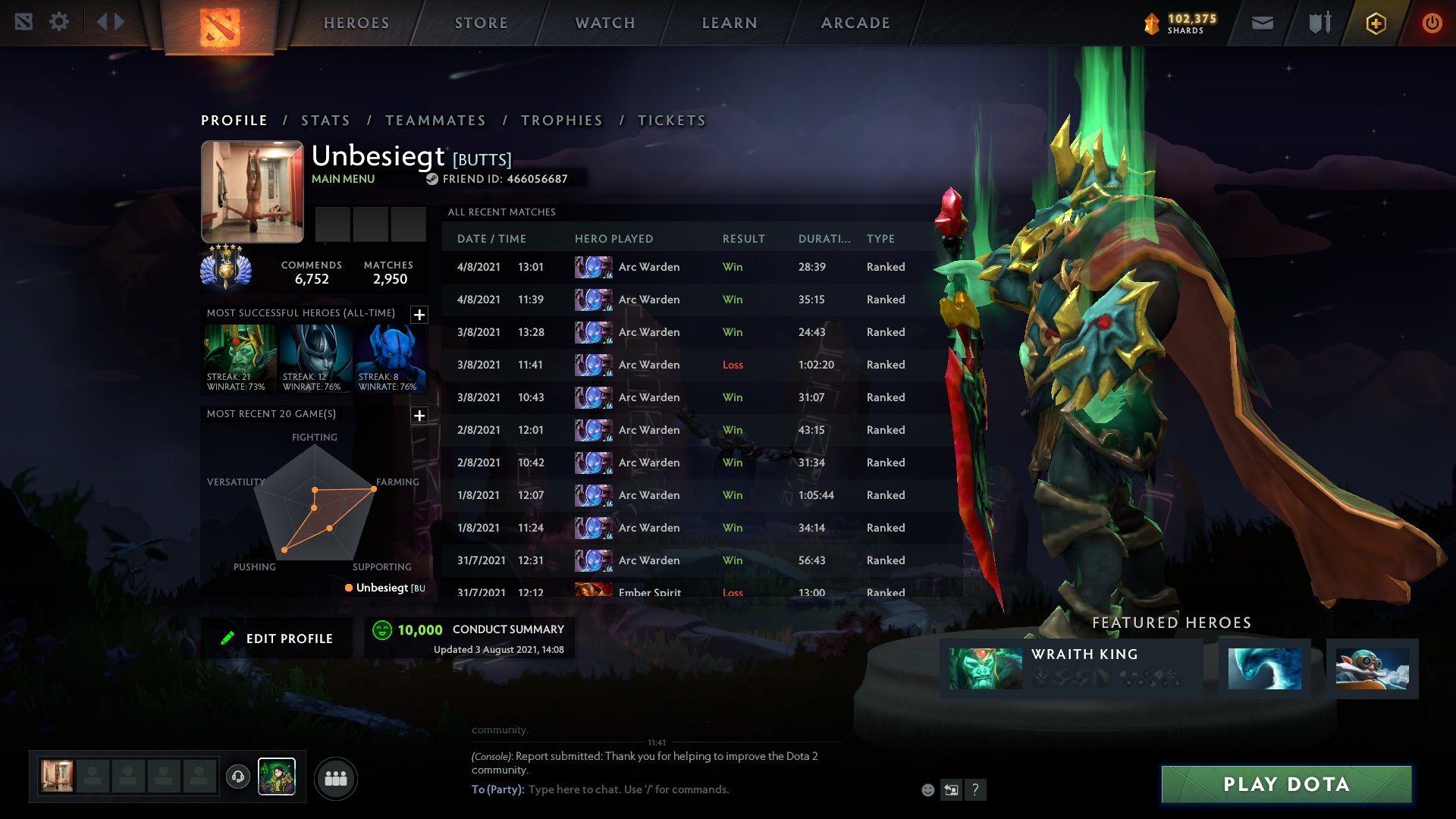Screen dimensions: 1456x819
Task: Select the Wraith King featured hero
Action: [x=1071, y=668]
